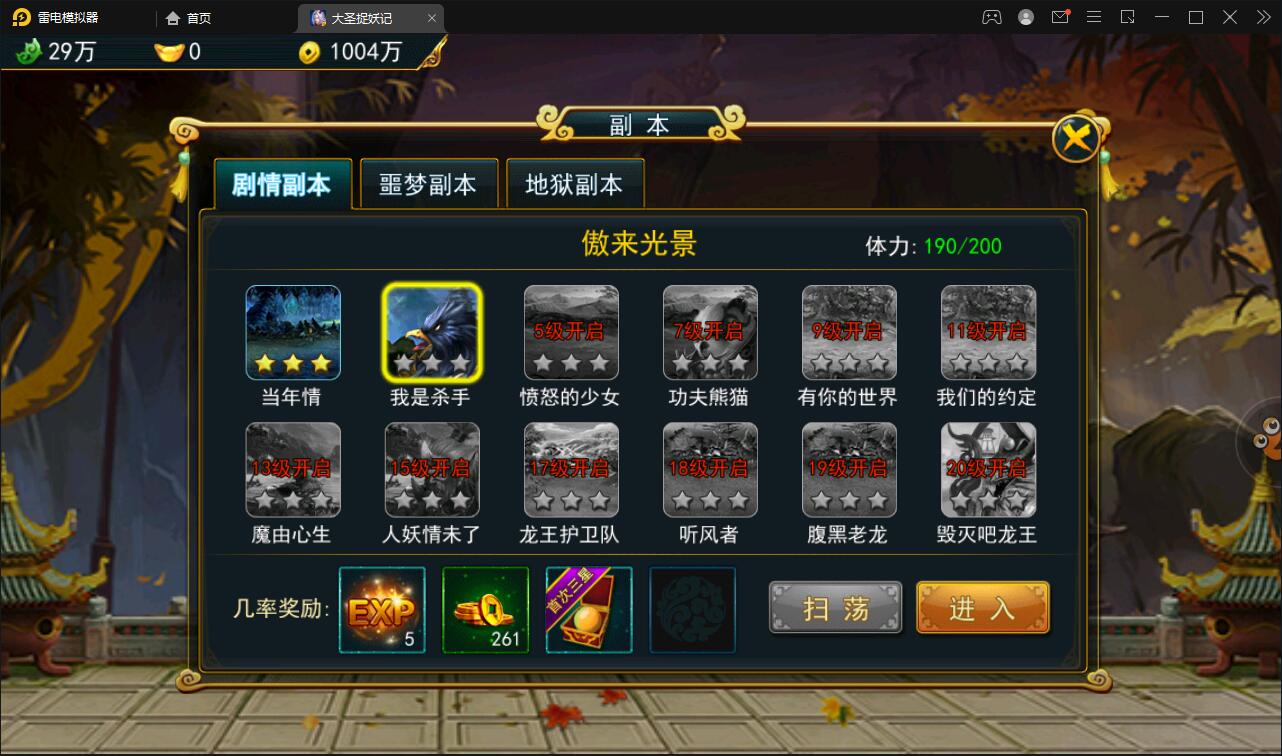
Task: Open the emulator hamburger menu
Action: 1094,17
